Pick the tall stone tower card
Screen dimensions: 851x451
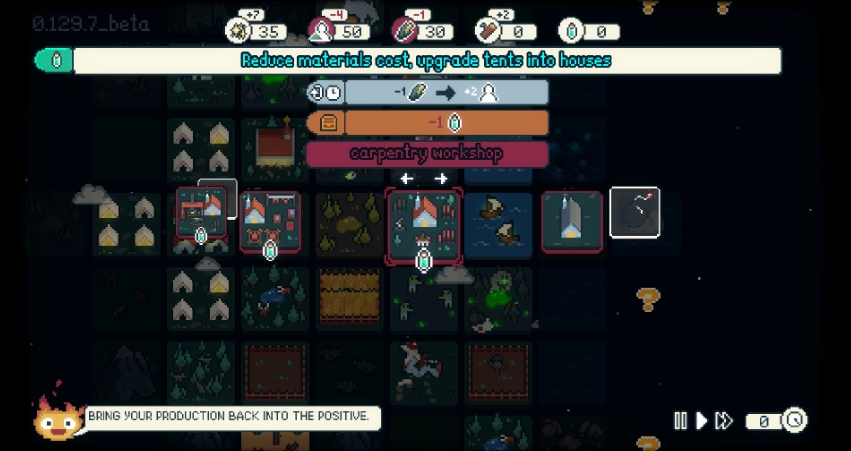572,221
